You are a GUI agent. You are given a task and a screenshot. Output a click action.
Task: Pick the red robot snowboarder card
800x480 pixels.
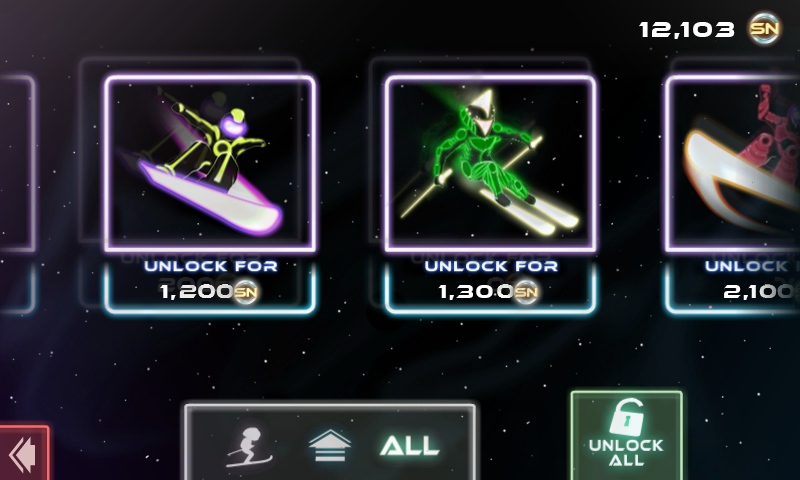[735, 163]
